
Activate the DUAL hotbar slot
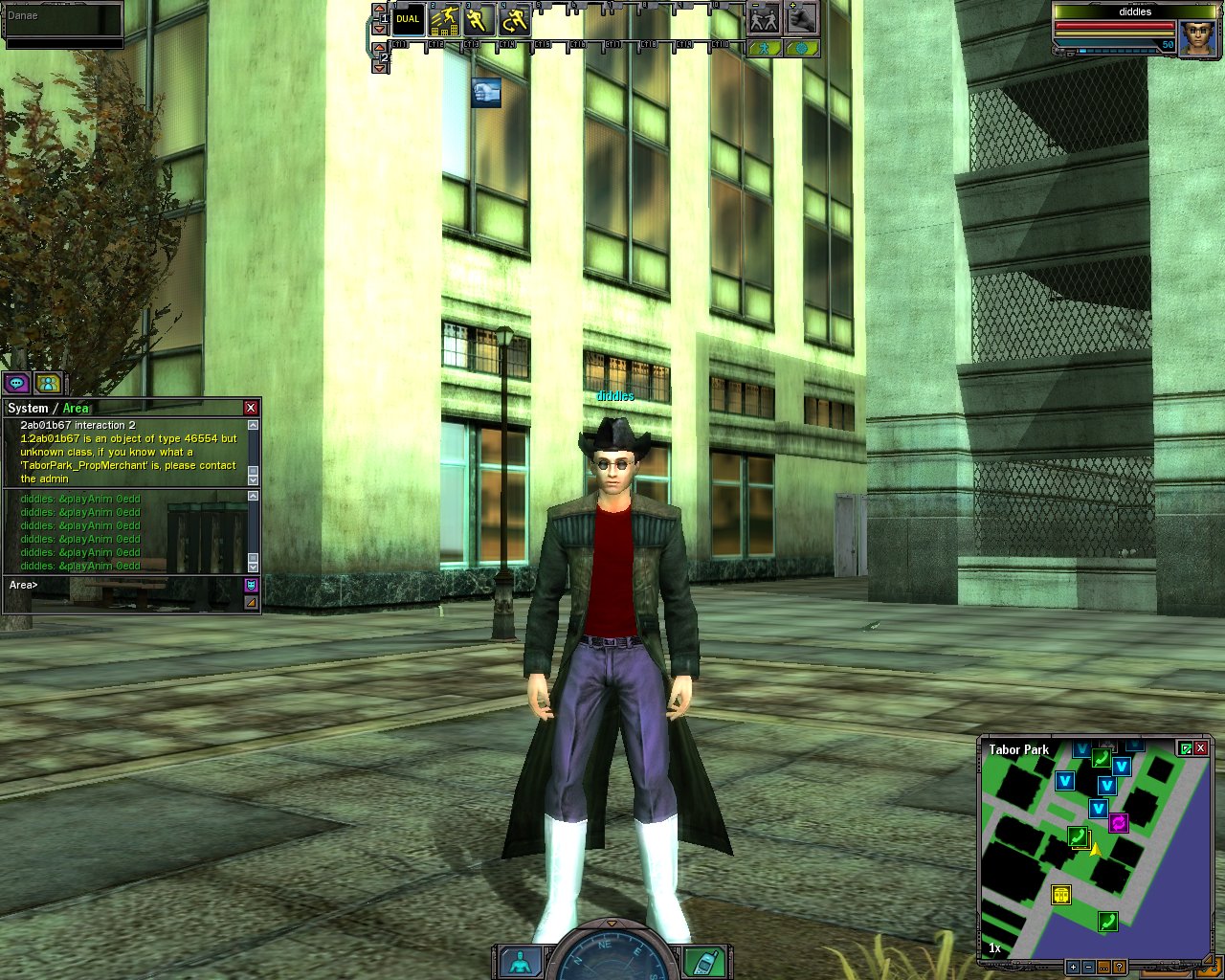pos(409,19)
